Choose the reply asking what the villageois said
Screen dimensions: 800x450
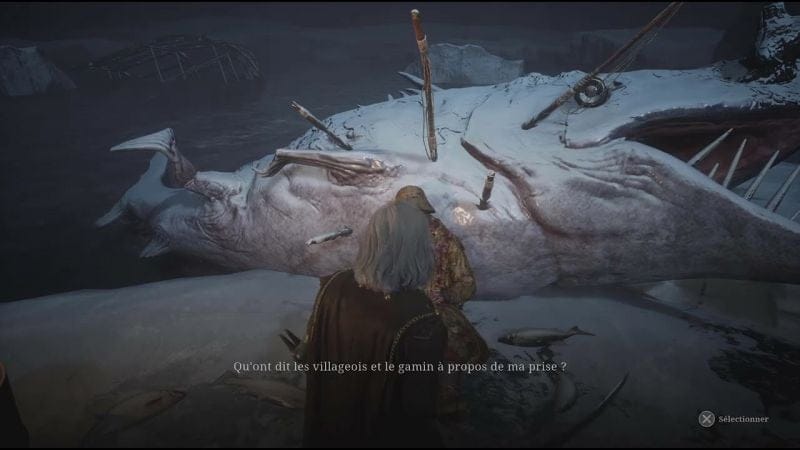click(x=400, y=367)
